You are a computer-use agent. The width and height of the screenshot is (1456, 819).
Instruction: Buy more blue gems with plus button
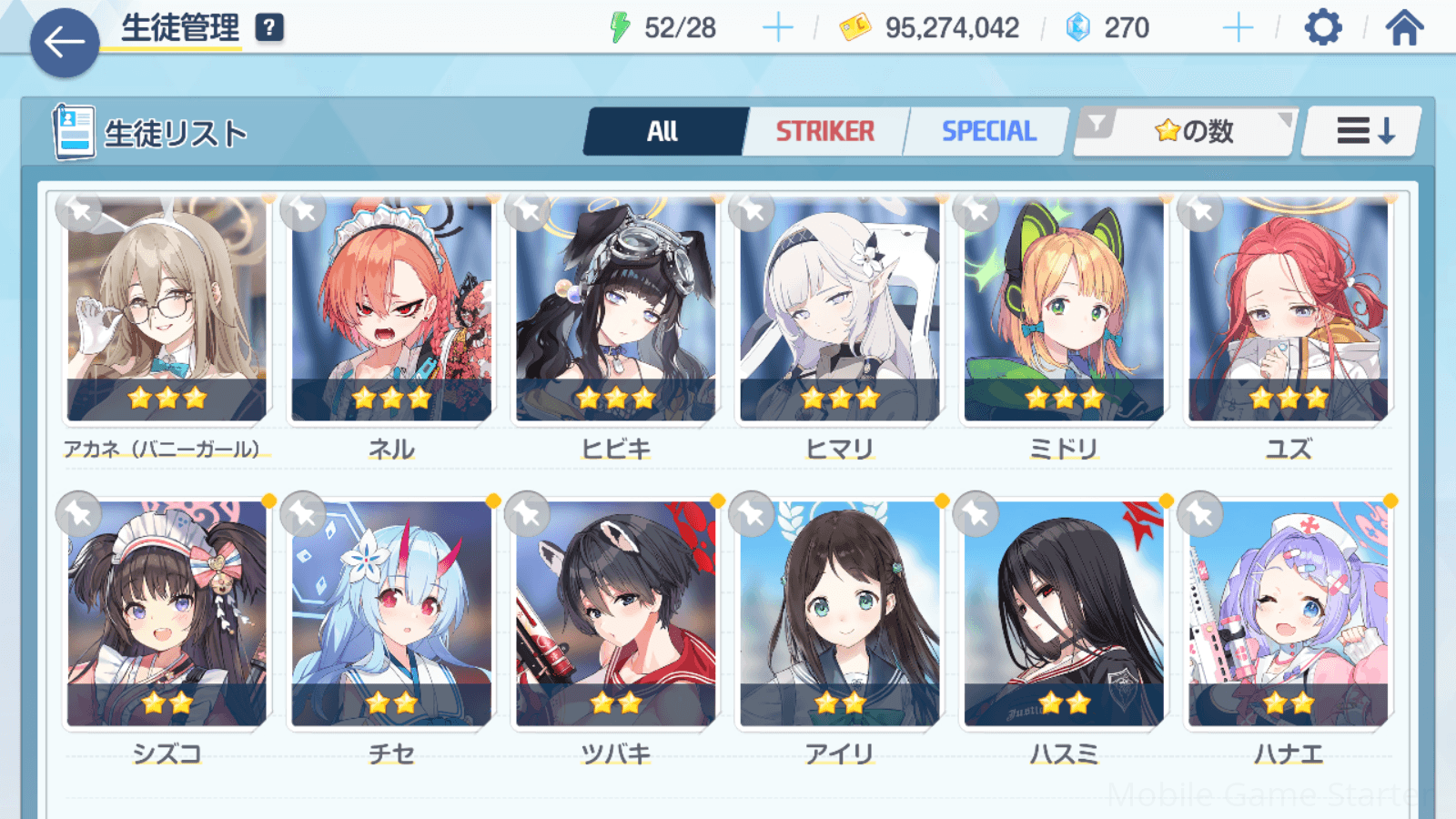(x=1238, y=28)
